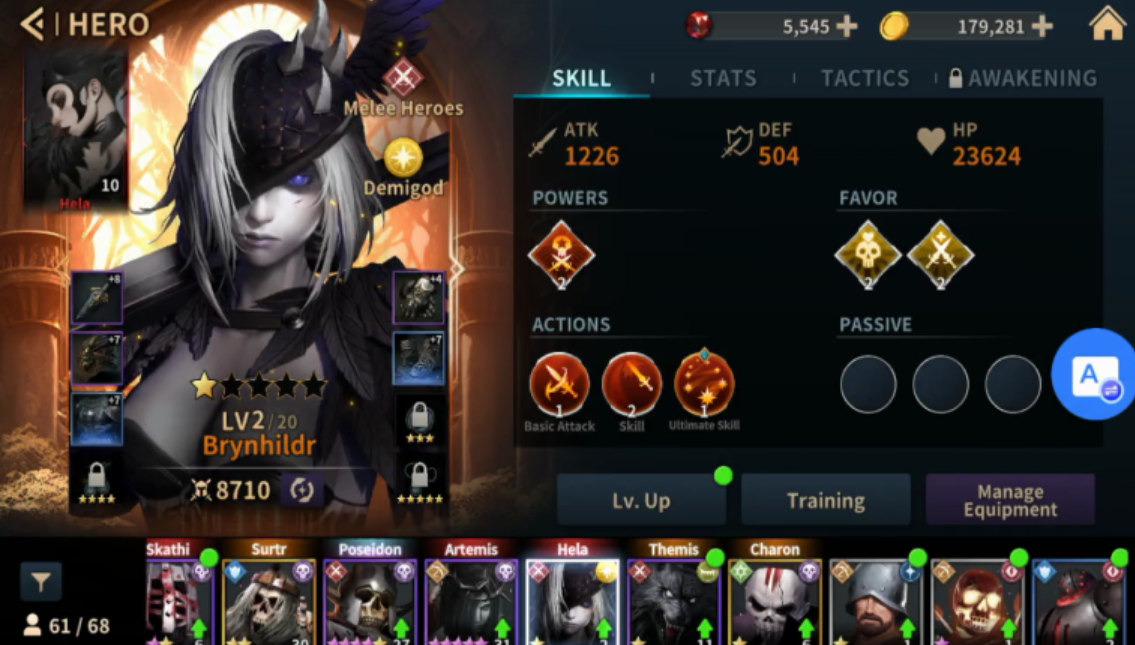View the Basic Attack action
Screen dimensions: 1135x645
point(559,384)
